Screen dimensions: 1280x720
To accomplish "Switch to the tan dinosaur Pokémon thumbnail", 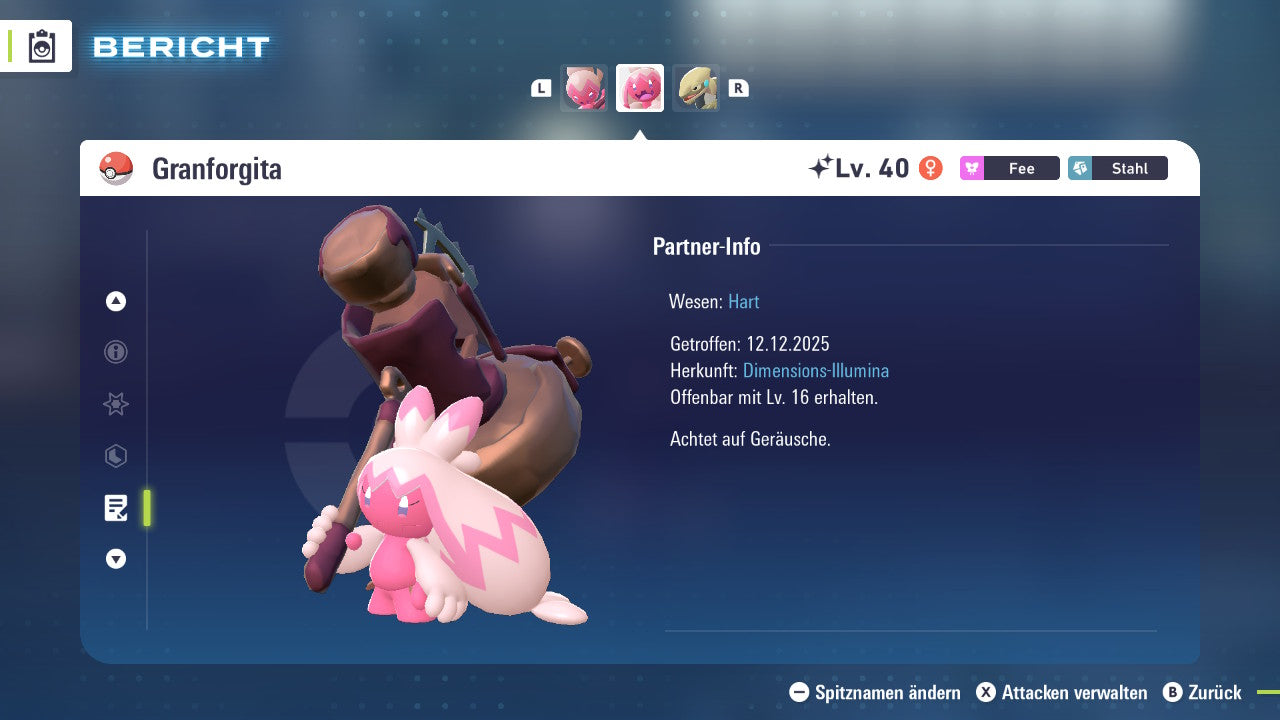I will click(696, 88).
